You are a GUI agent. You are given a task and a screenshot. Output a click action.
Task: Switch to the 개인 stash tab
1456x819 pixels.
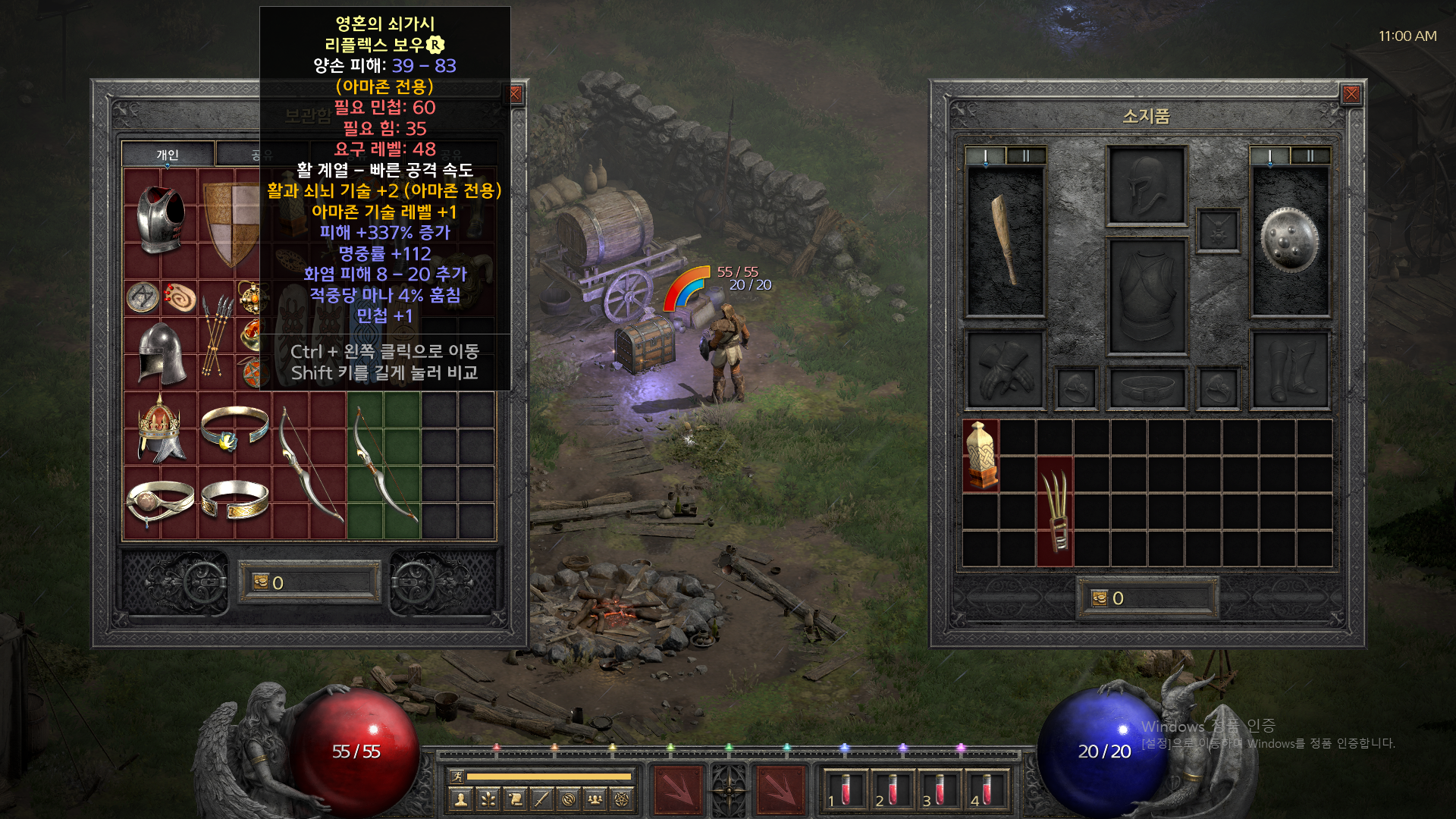tap(168, 155)
